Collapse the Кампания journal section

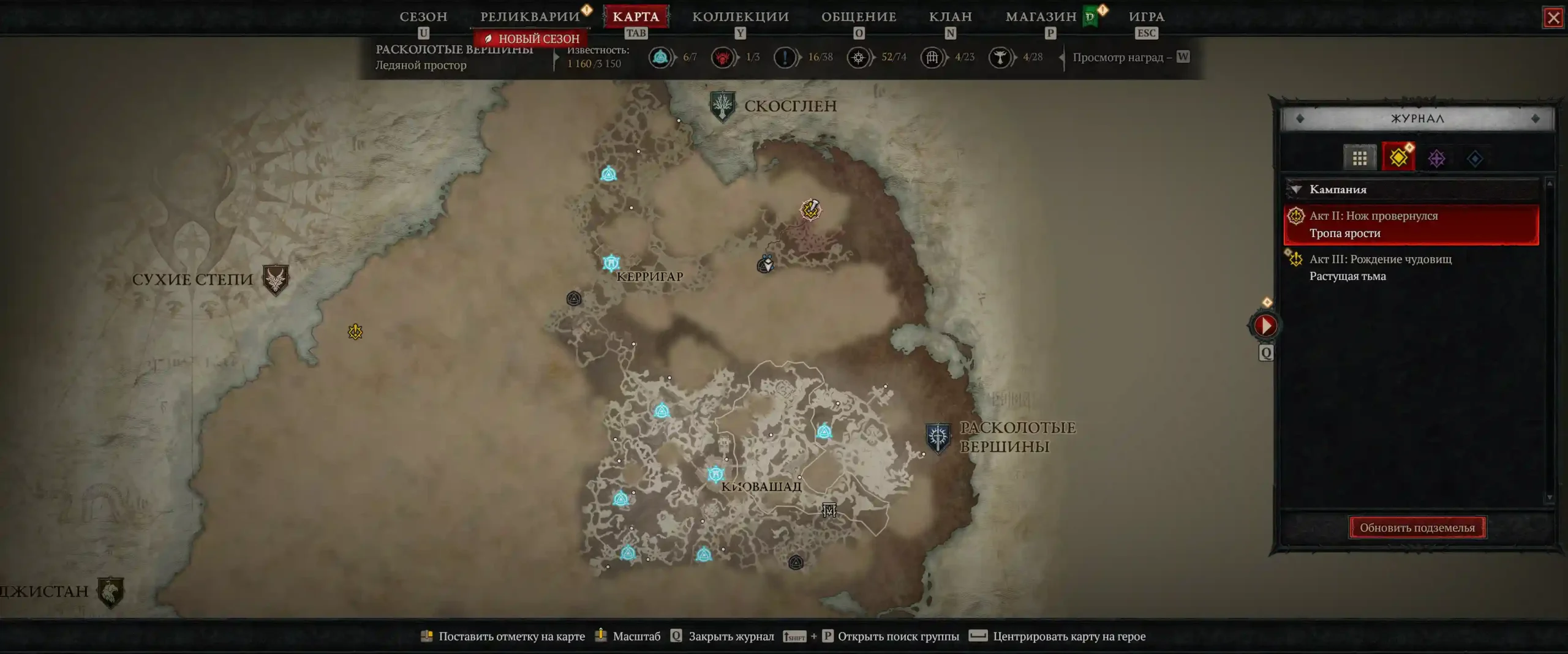1296,189
